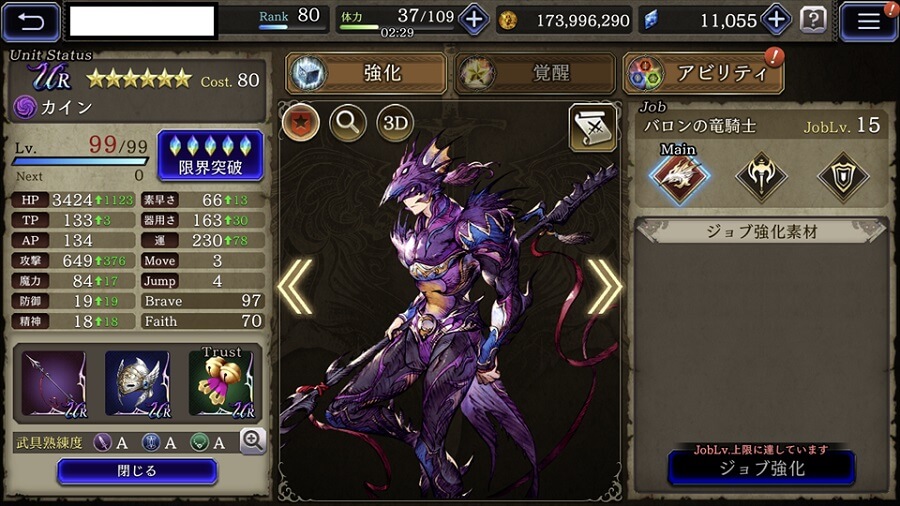Zoom the unit art with magnifier icon

pos(347,122)
